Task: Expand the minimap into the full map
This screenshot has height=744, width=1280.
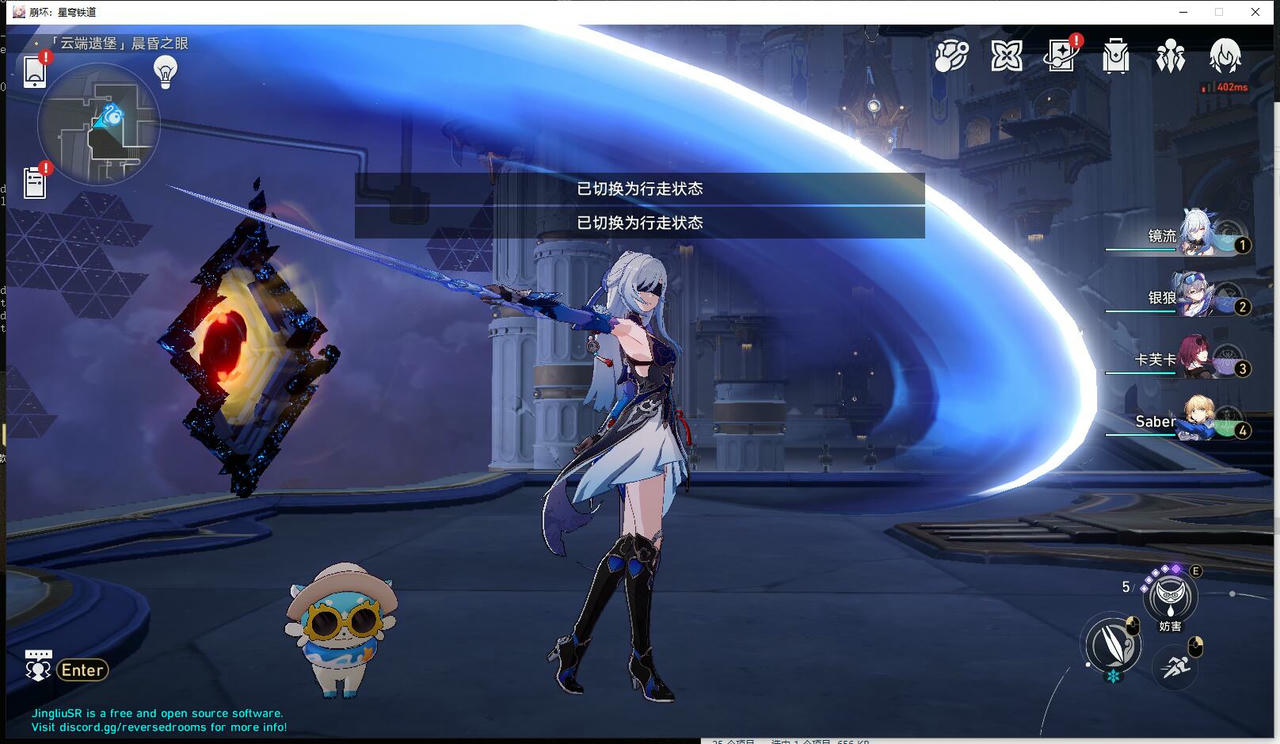Action: click(x=100, y=125)
